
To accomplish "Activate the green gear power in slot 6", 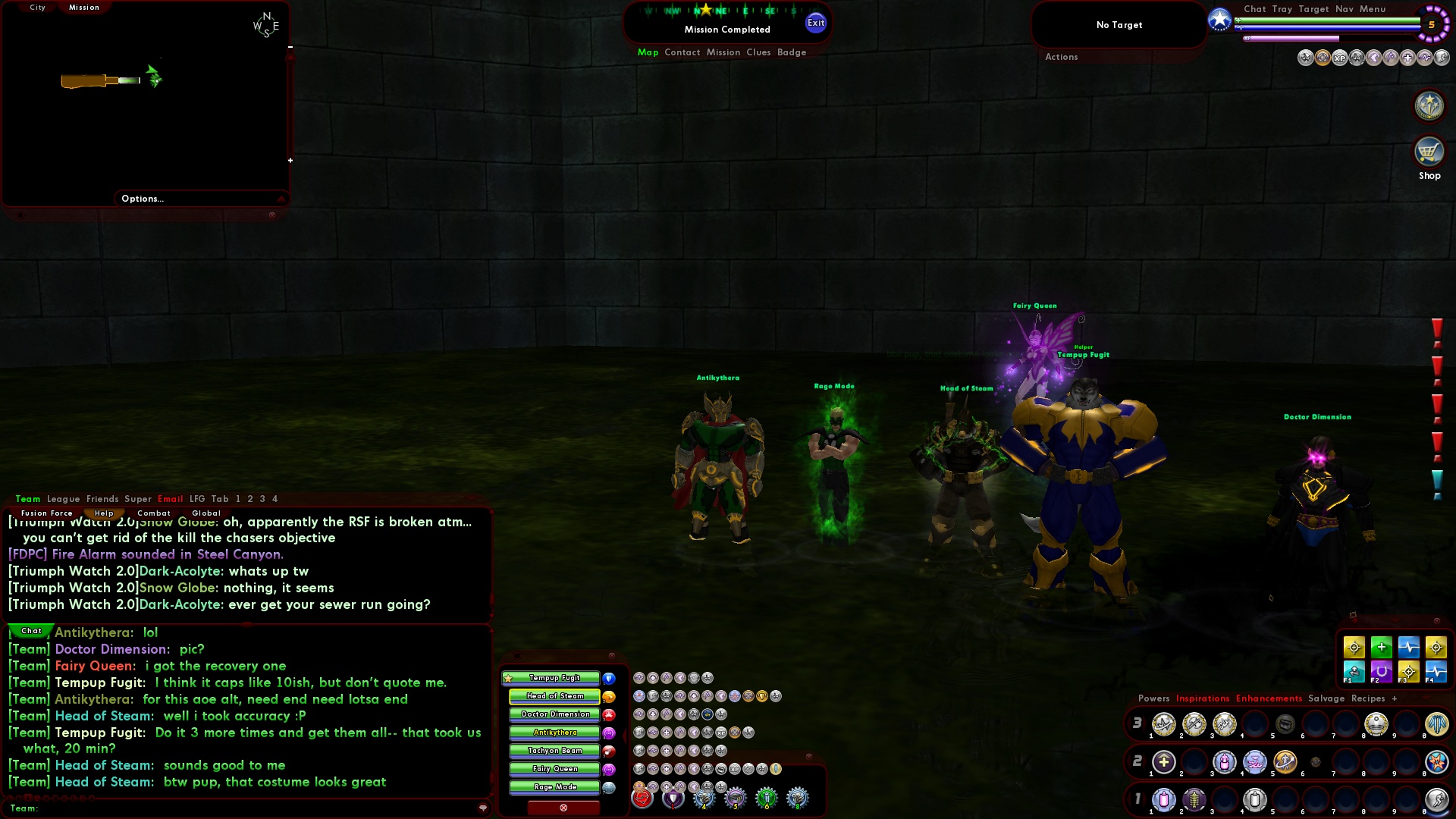I will point(767,798).
